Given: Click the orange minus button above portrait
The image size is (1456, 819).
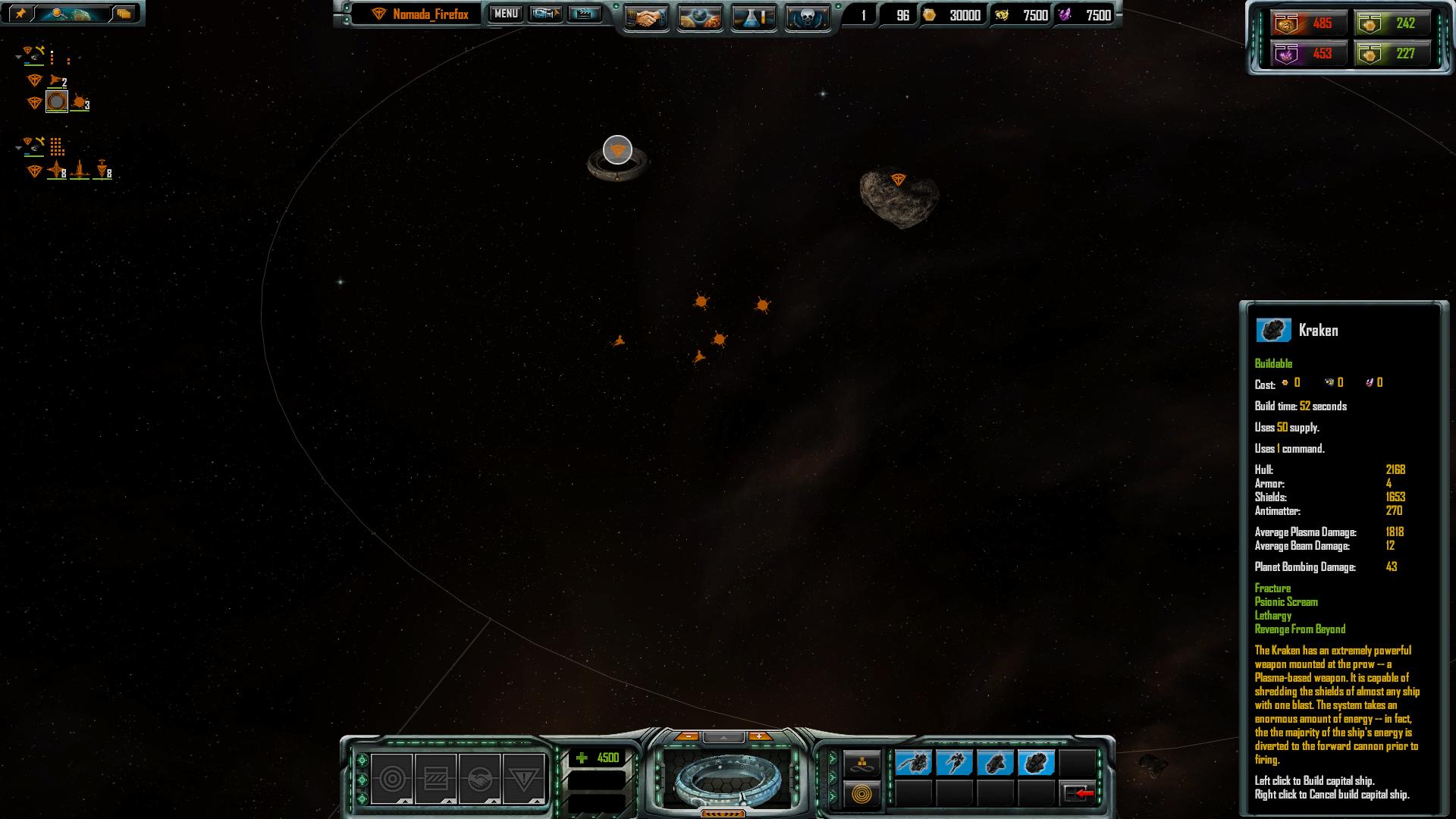Looking at the screenshot, I should point(687,736).
